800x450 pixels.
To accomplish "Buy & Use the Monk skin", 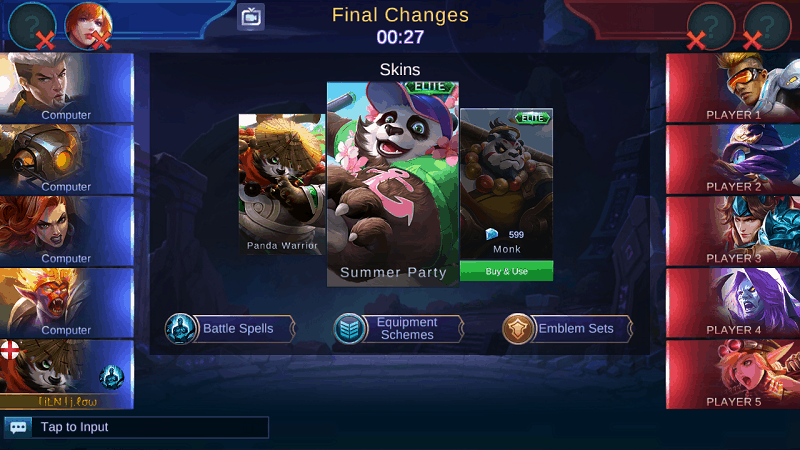I will [506, 271].
